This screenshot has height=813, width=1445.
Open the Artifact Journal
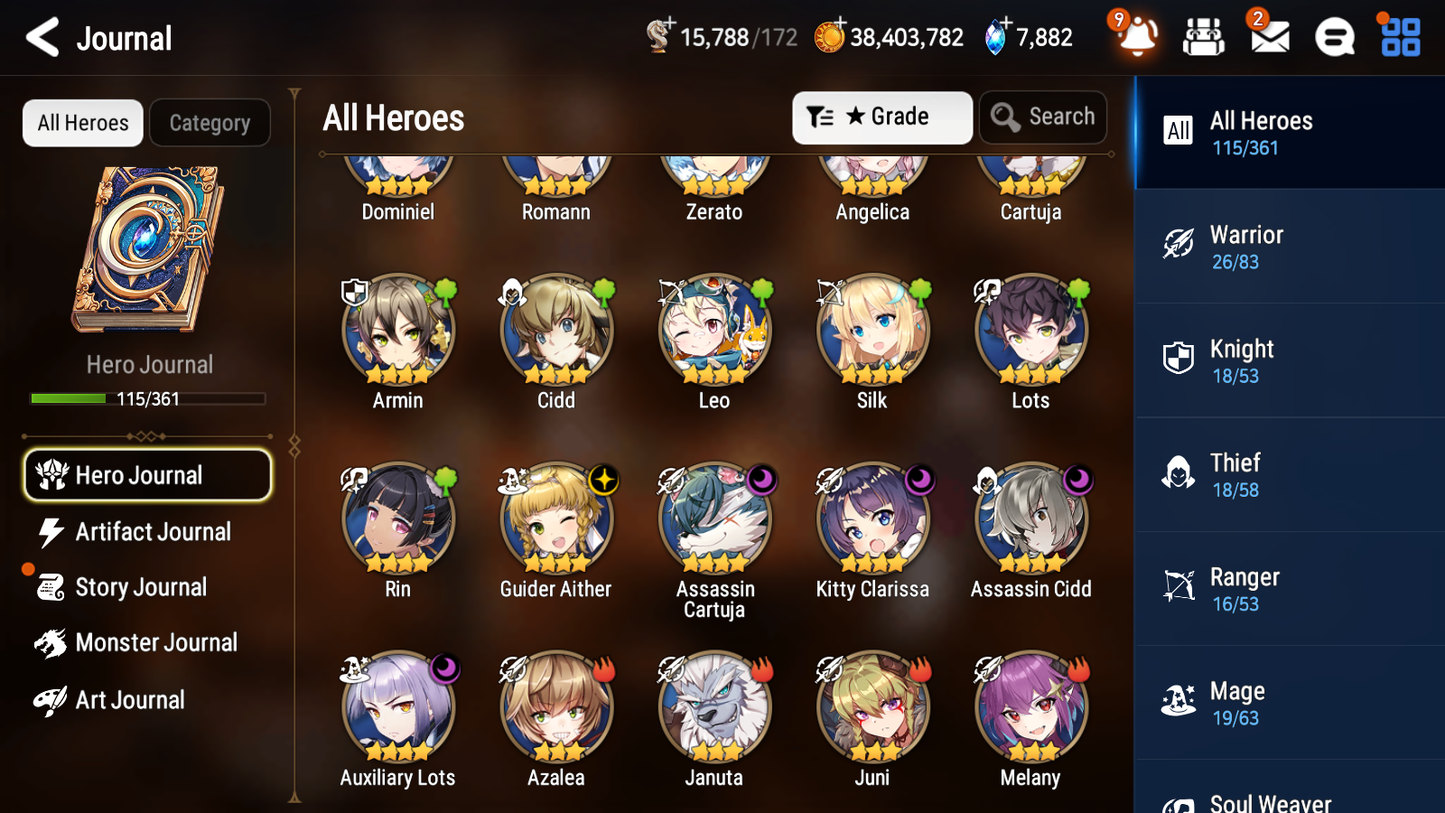pyautogui.click(x=152, y=532)
